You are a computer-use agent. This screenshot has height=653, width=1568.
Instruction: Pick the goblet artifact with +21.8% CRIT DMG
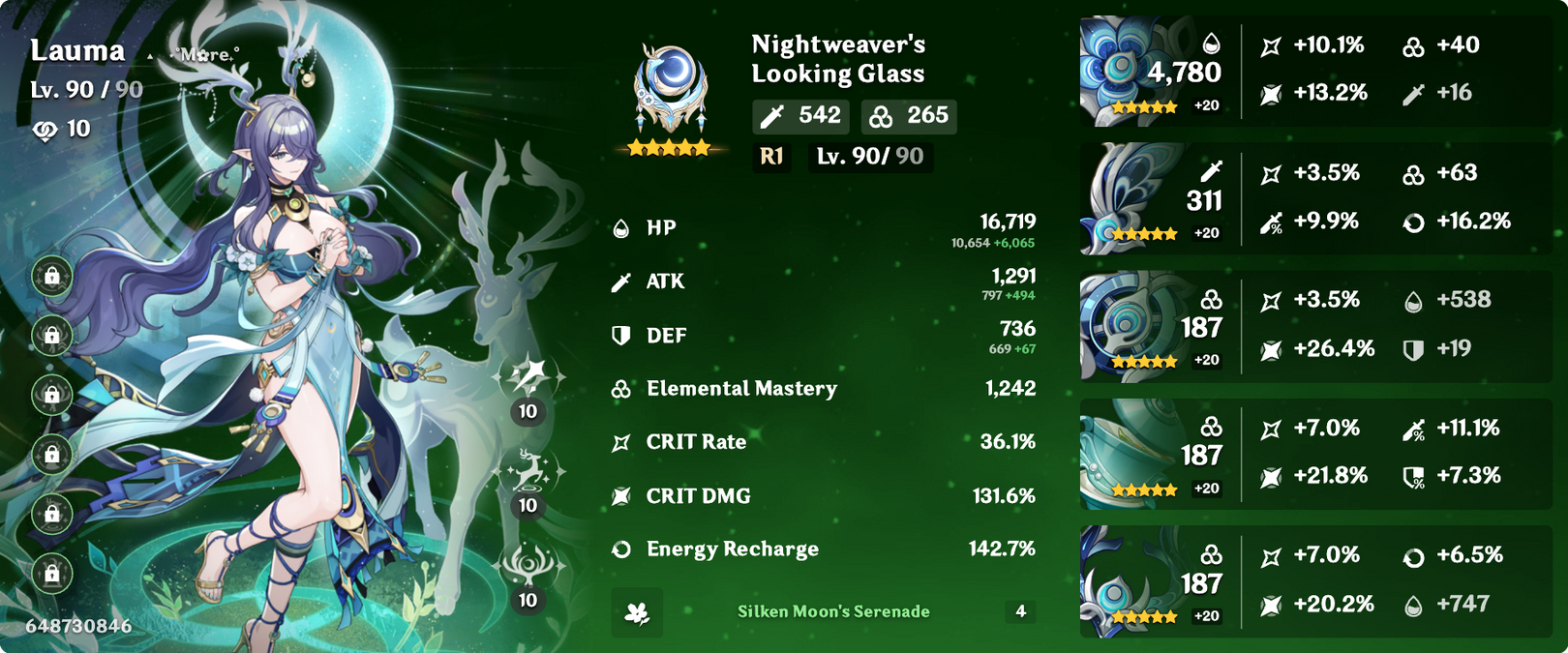tap(1128, 454)
